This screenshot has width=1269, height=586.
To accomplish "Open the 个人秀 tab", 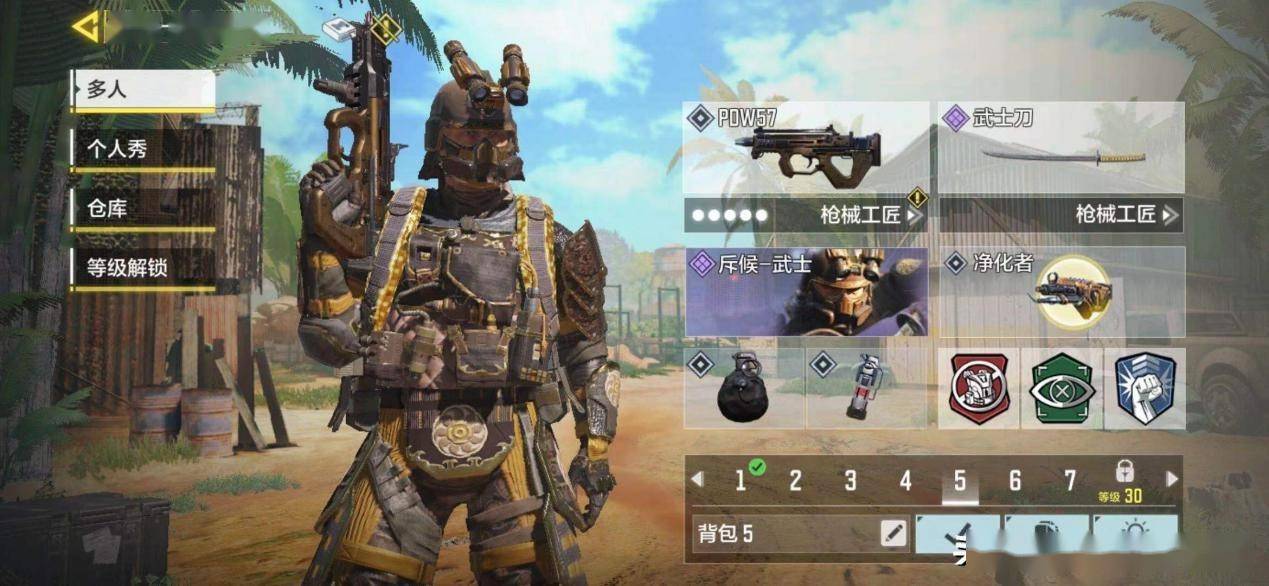I will 142,149.
